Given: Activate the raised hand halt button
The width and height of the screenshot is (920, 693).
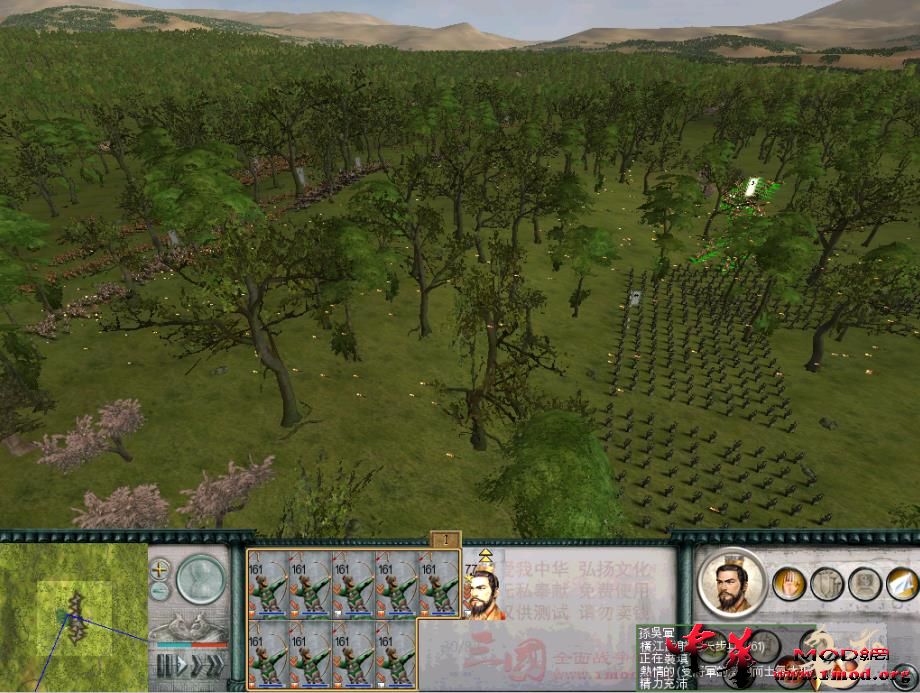Looking at the screenshot, I should click(788, 583).
